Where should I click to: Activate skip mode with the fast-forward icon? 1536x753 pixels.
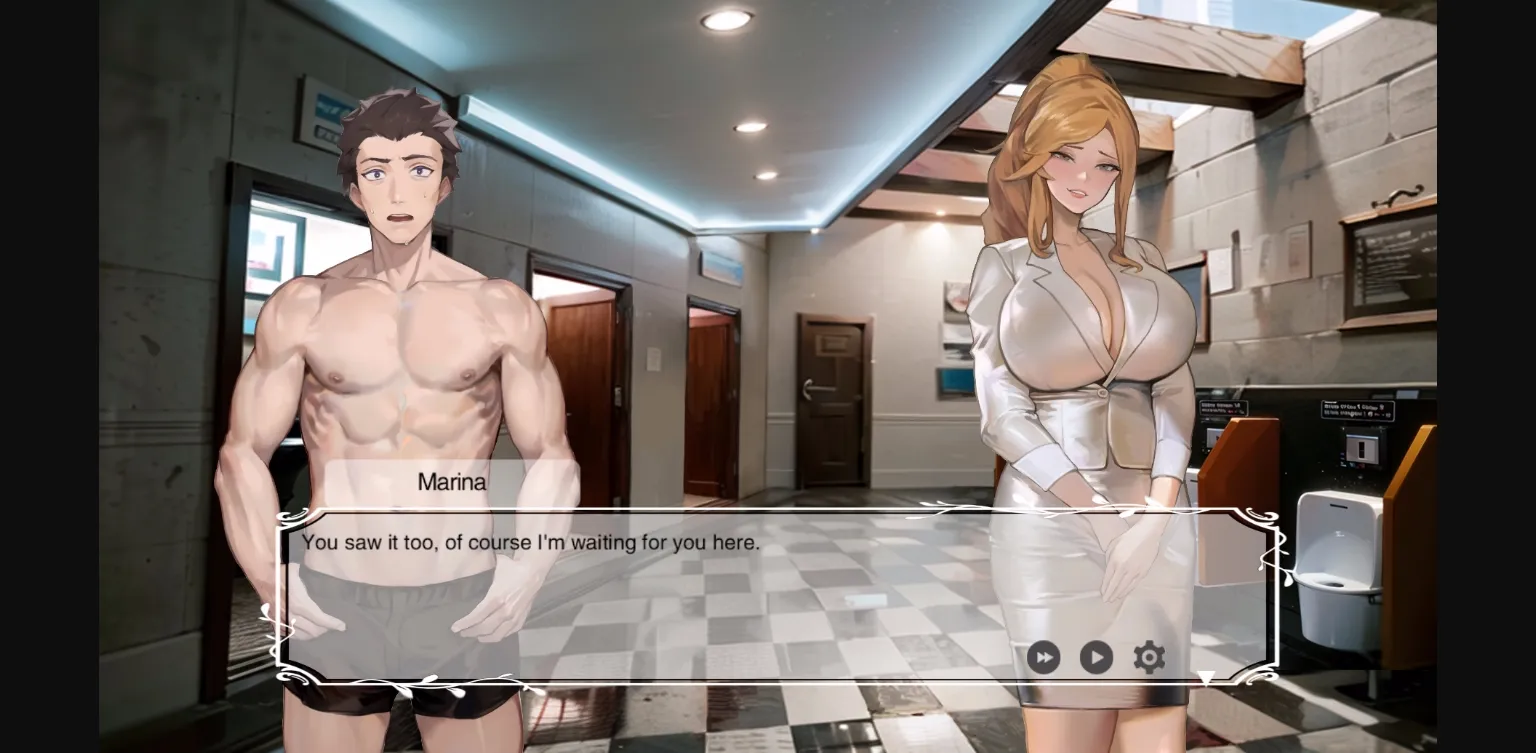1043,657
